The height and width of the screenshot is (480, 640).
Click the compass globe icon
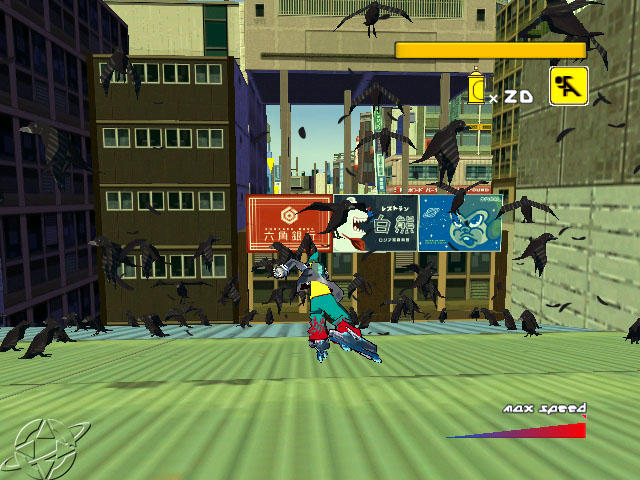pyautogui.click(x=42, y=443)
